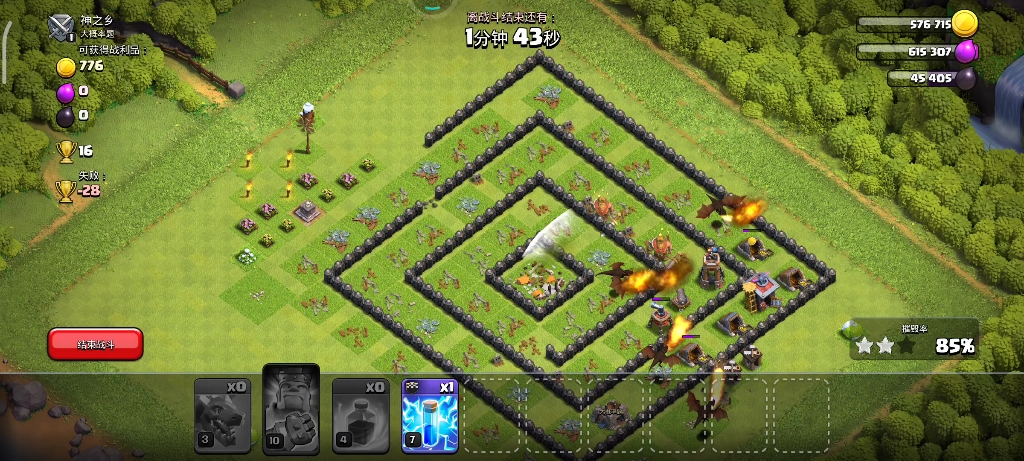Click the red End Battle button
This screenshot has width=1024, height=461.
95,344
